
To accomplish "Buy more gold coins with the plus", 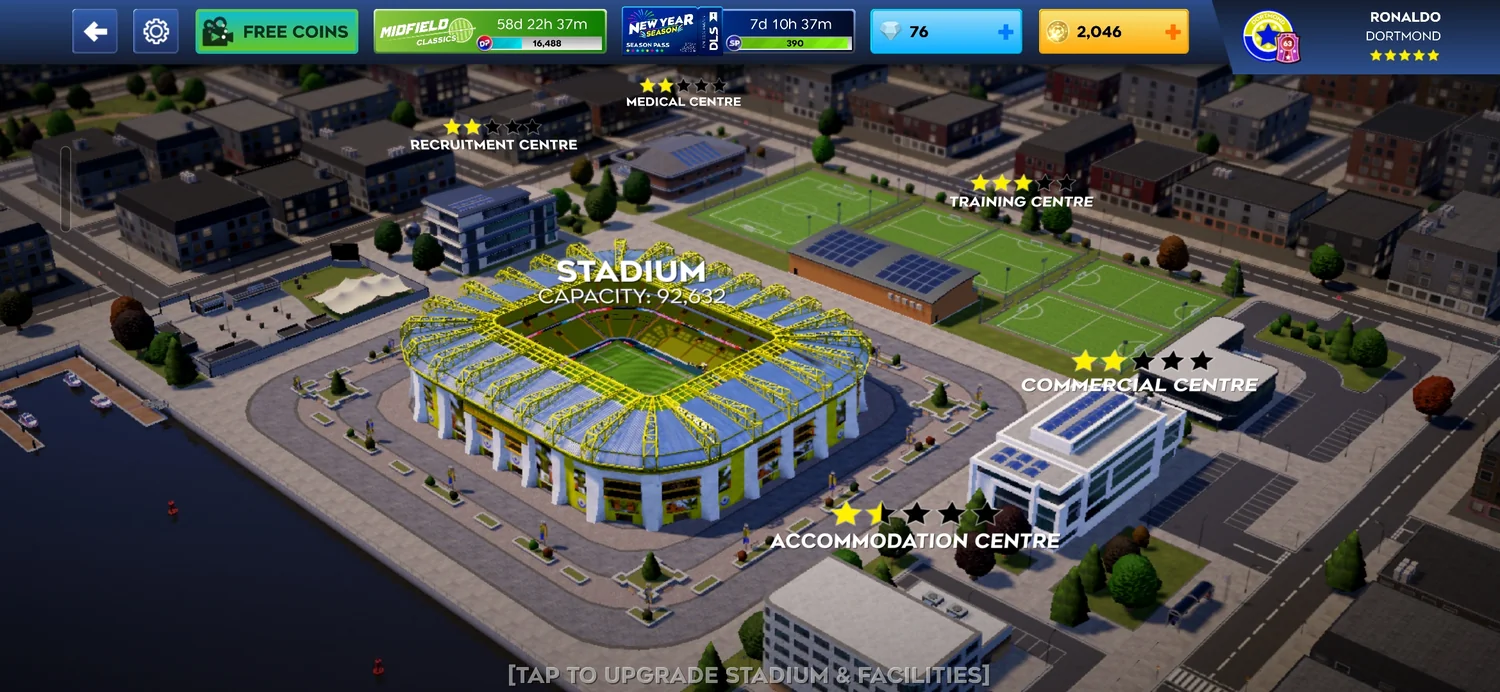I will (1172, 32).
